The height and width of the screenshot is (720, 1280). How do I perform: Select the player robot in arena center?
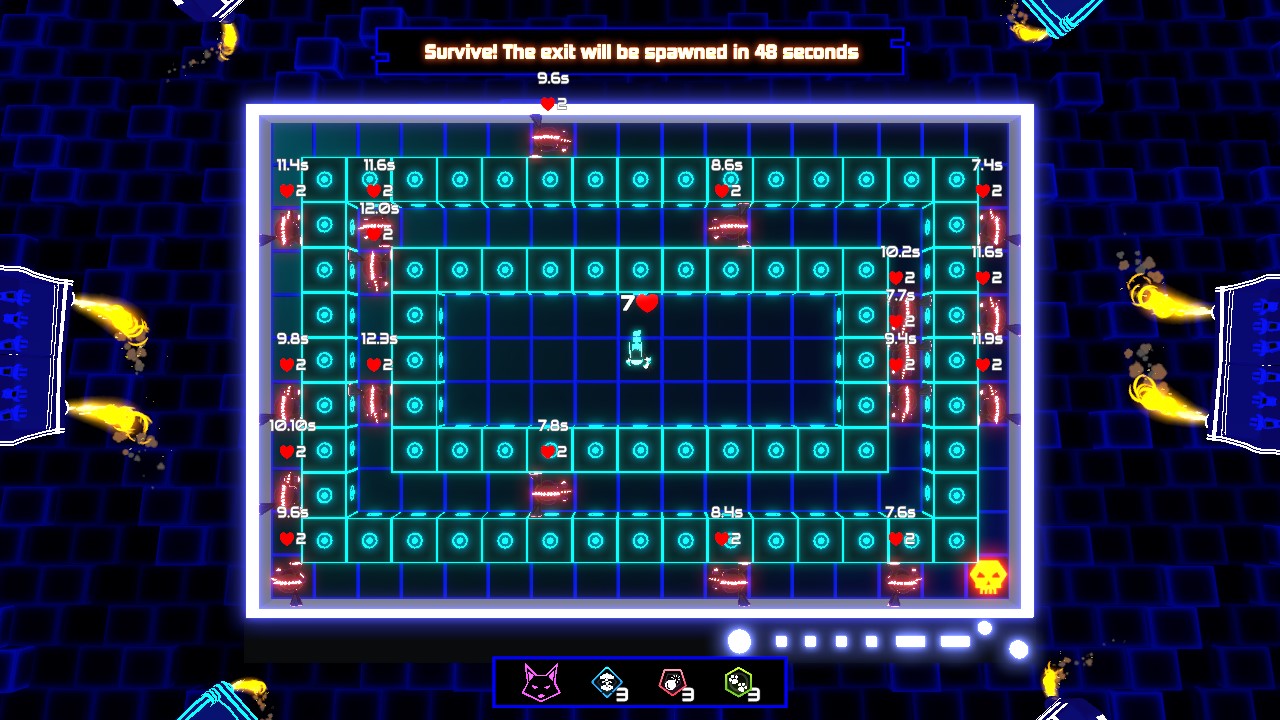[x=636, y=350]
